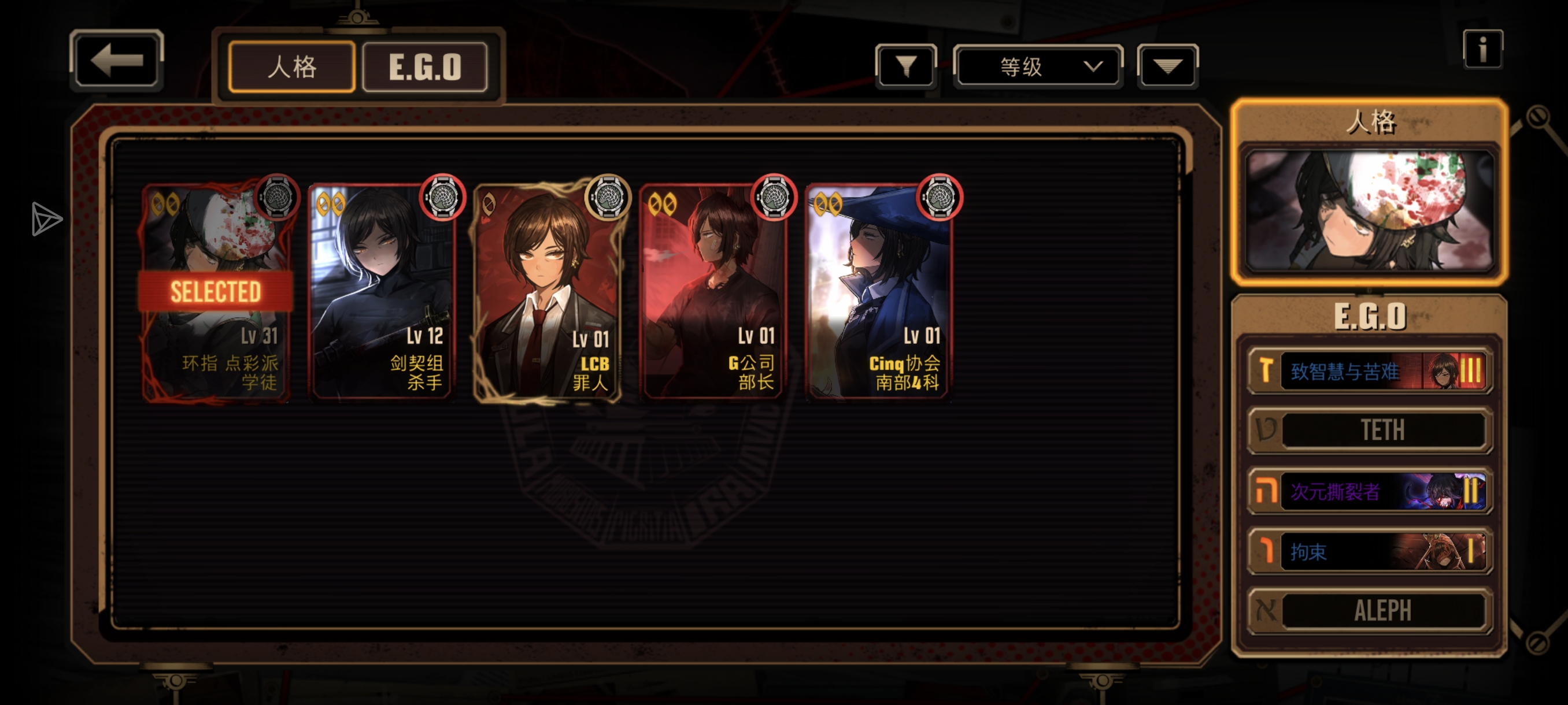Viewport: 1568px width, 705px height.
Task: Open the empty TETH E.G.O slot
Action: tap(1370, 430)
